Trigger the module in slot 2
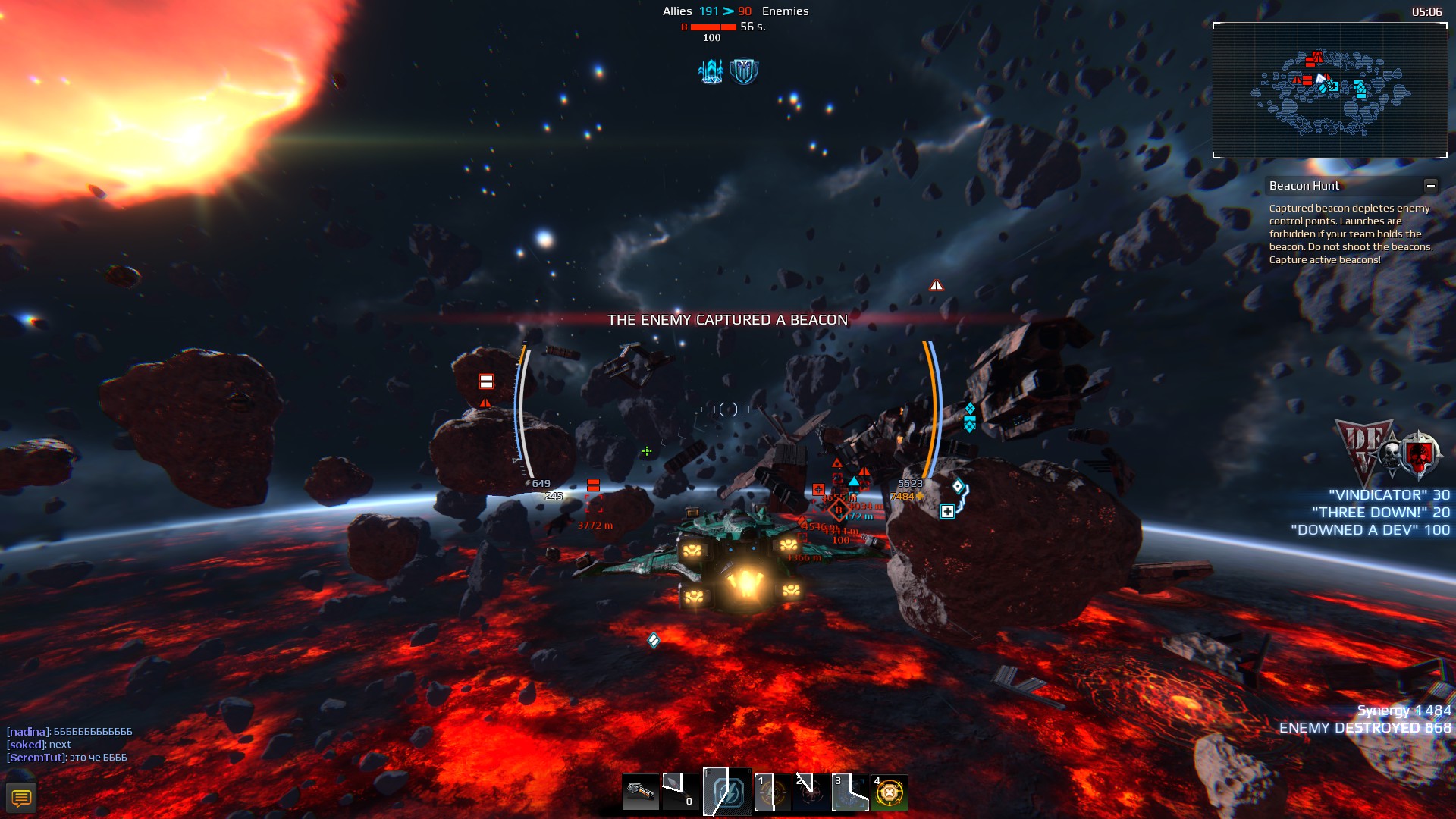Screen dimensions: 1456x819 (811, 793)
